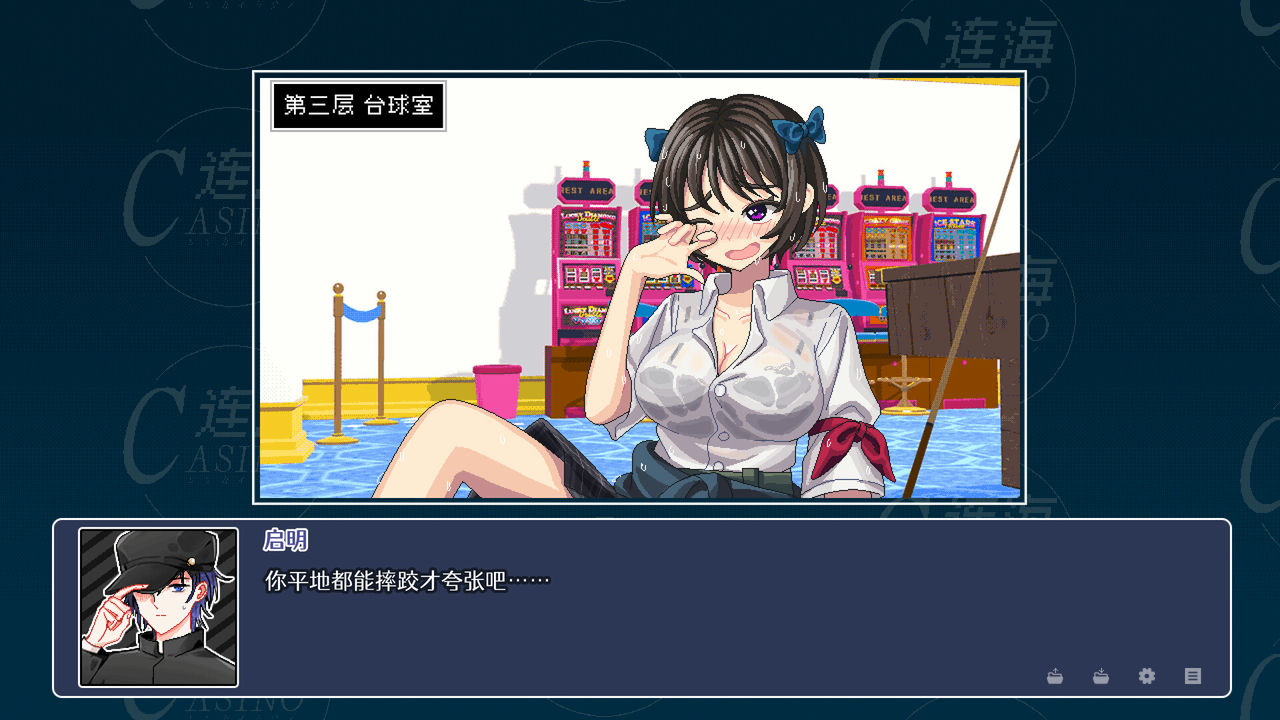Show the dialogue log list icon
Screen dimensions: 1280x720
[1193, 676]
